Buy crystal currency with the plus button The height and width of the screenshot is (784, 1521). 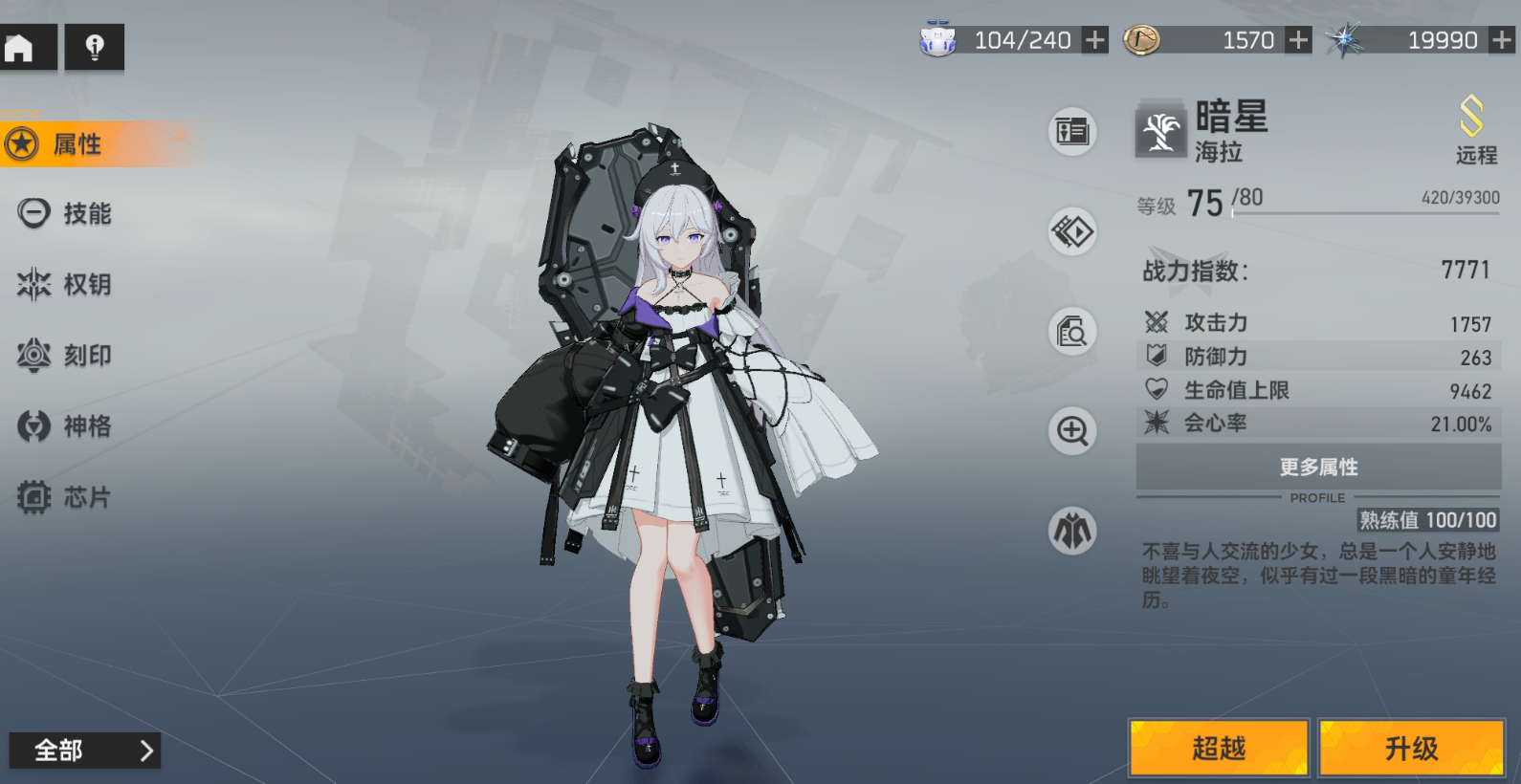(1502, 40)
